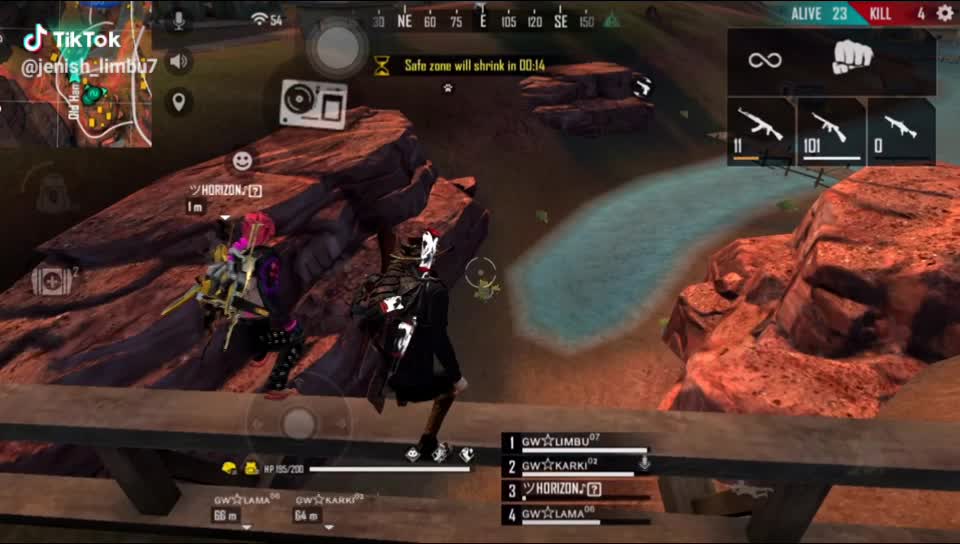This screenshot has width=960, height=544.
Task: Open the TikTok logo watermark
Action: click(73, 40)
